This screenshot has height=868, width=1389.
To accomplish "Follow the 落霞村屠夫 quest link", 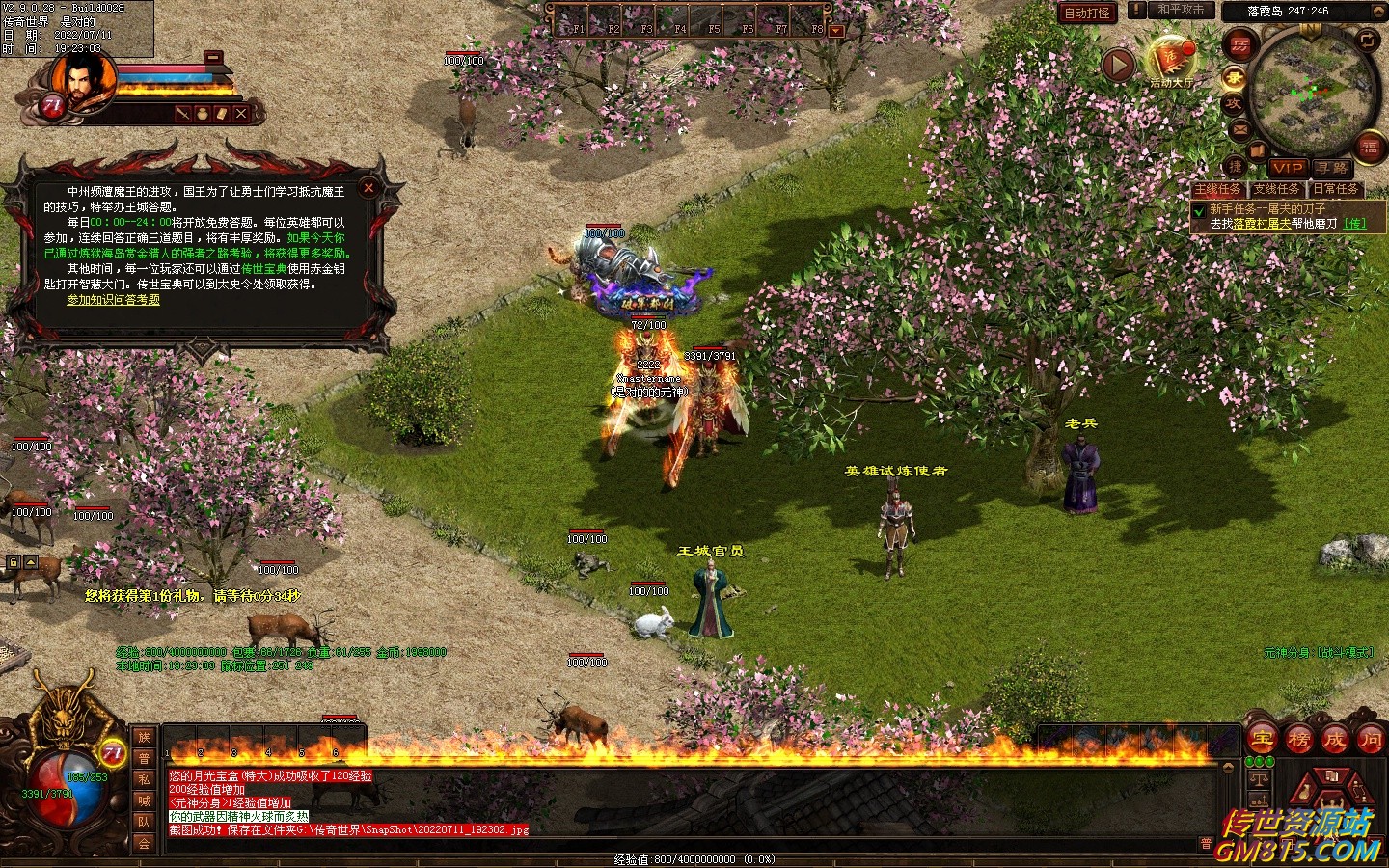I will coord(1261,224).
